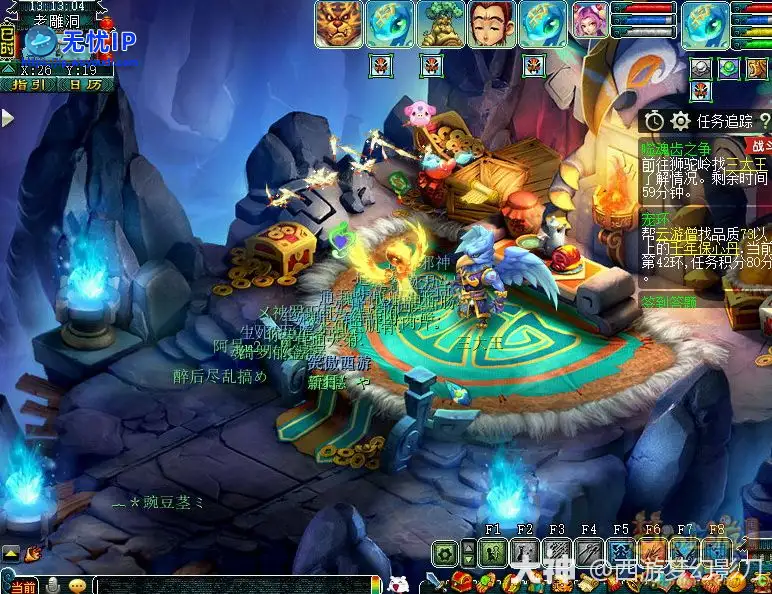
Task: Click the clock icon in quest tracker
Action: click(x=654, y=121)
